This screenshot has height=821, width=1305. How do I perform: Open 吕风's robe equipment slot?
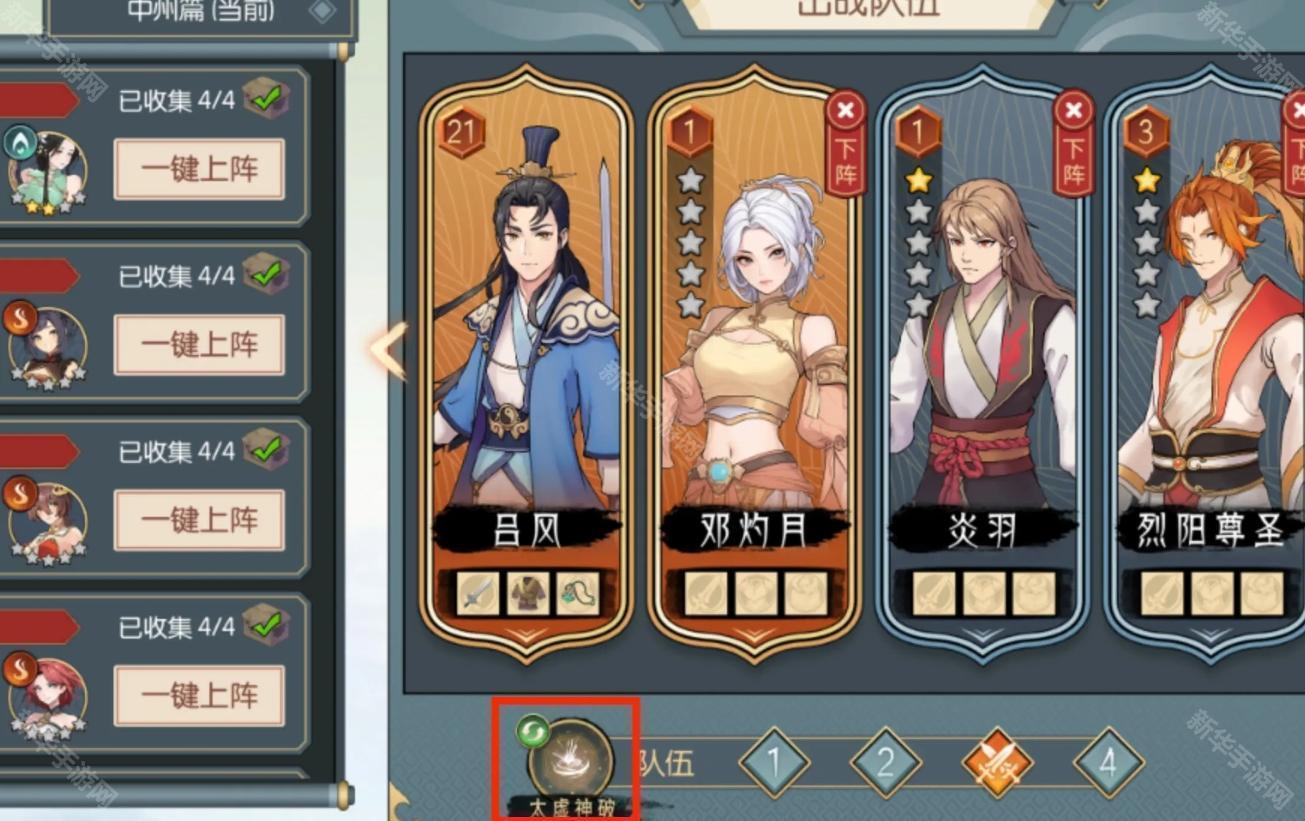(x=527, y=592)
